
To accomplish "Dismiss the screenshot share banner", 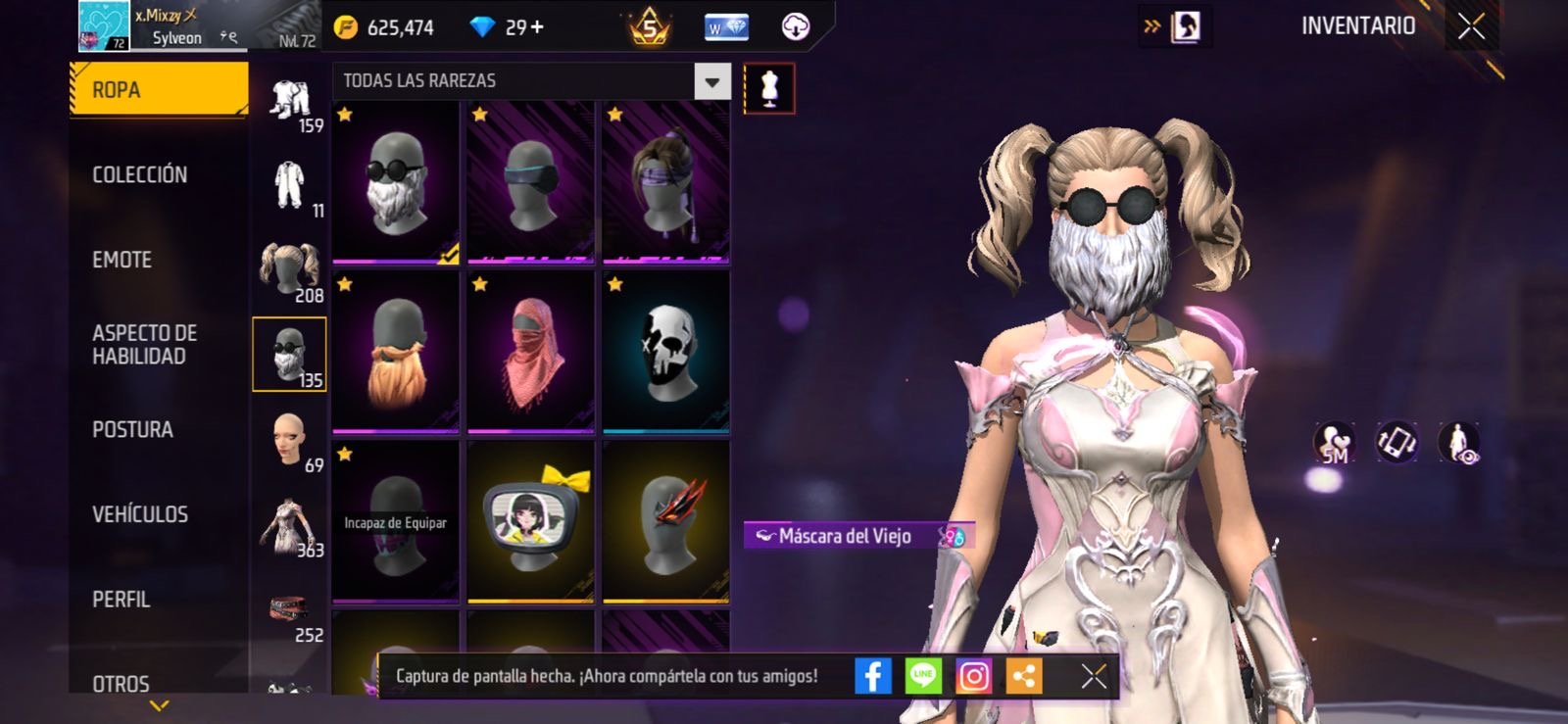I will tap(1094, 676).
